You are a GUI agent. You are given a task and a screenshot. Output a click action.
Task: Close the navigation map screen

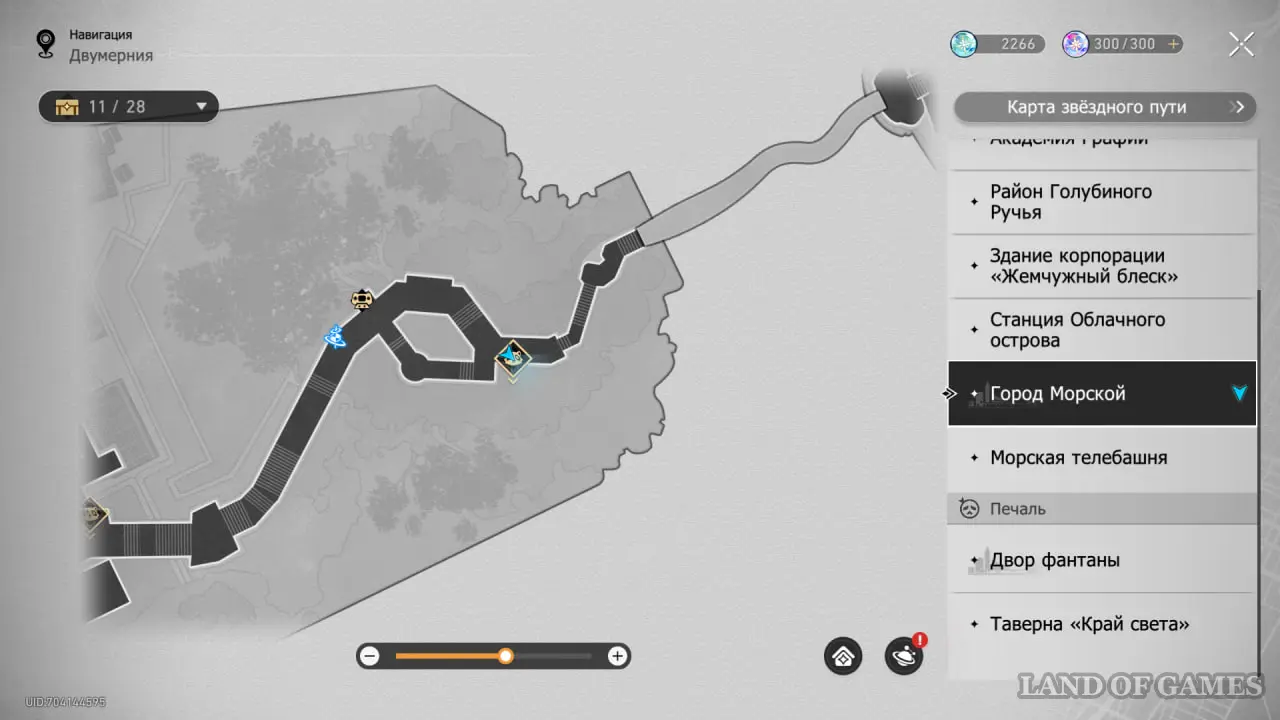tap(1241, 44)
